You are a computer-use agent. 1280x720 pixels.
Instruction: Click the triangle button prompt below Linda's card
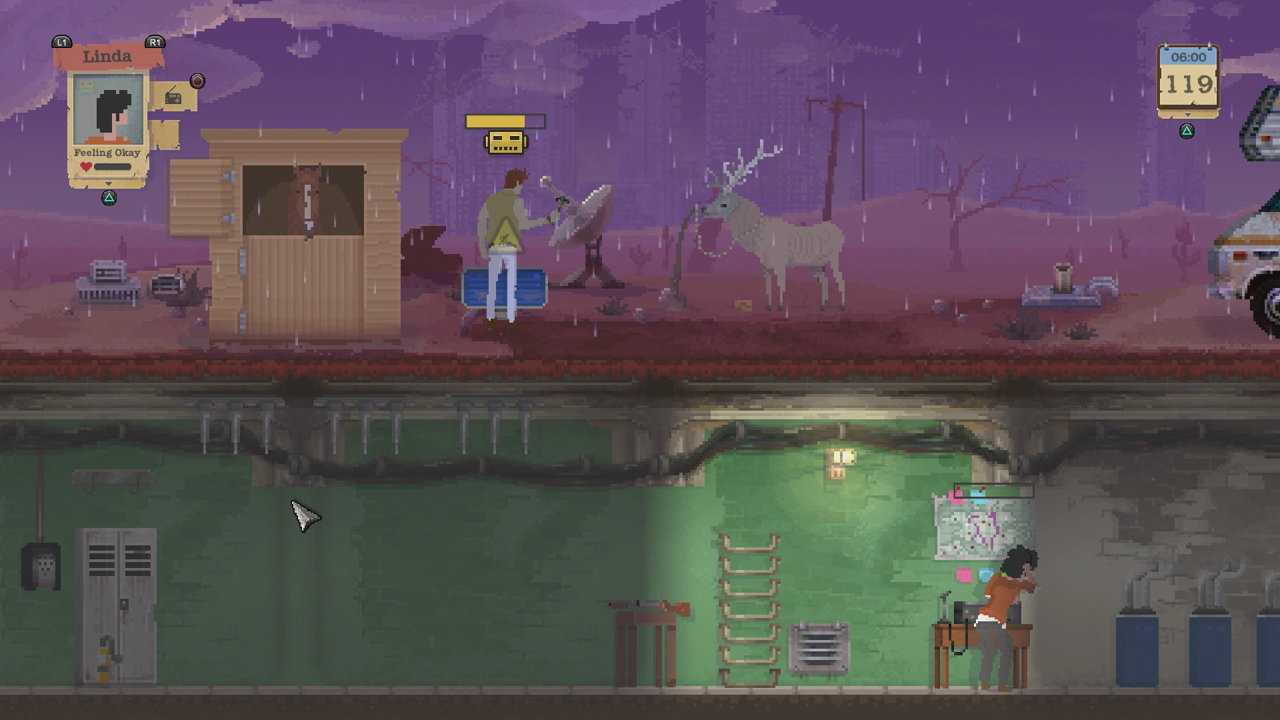pyautogui.click(x=107, y=197)
